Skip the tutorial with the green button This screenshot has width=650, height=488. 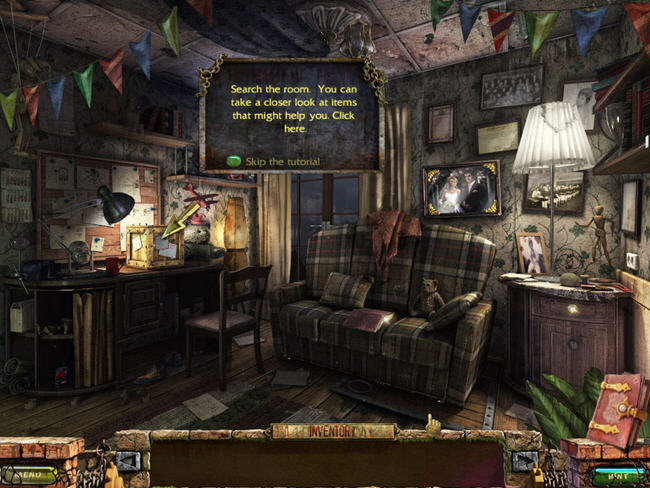click(x=233, y=161)
